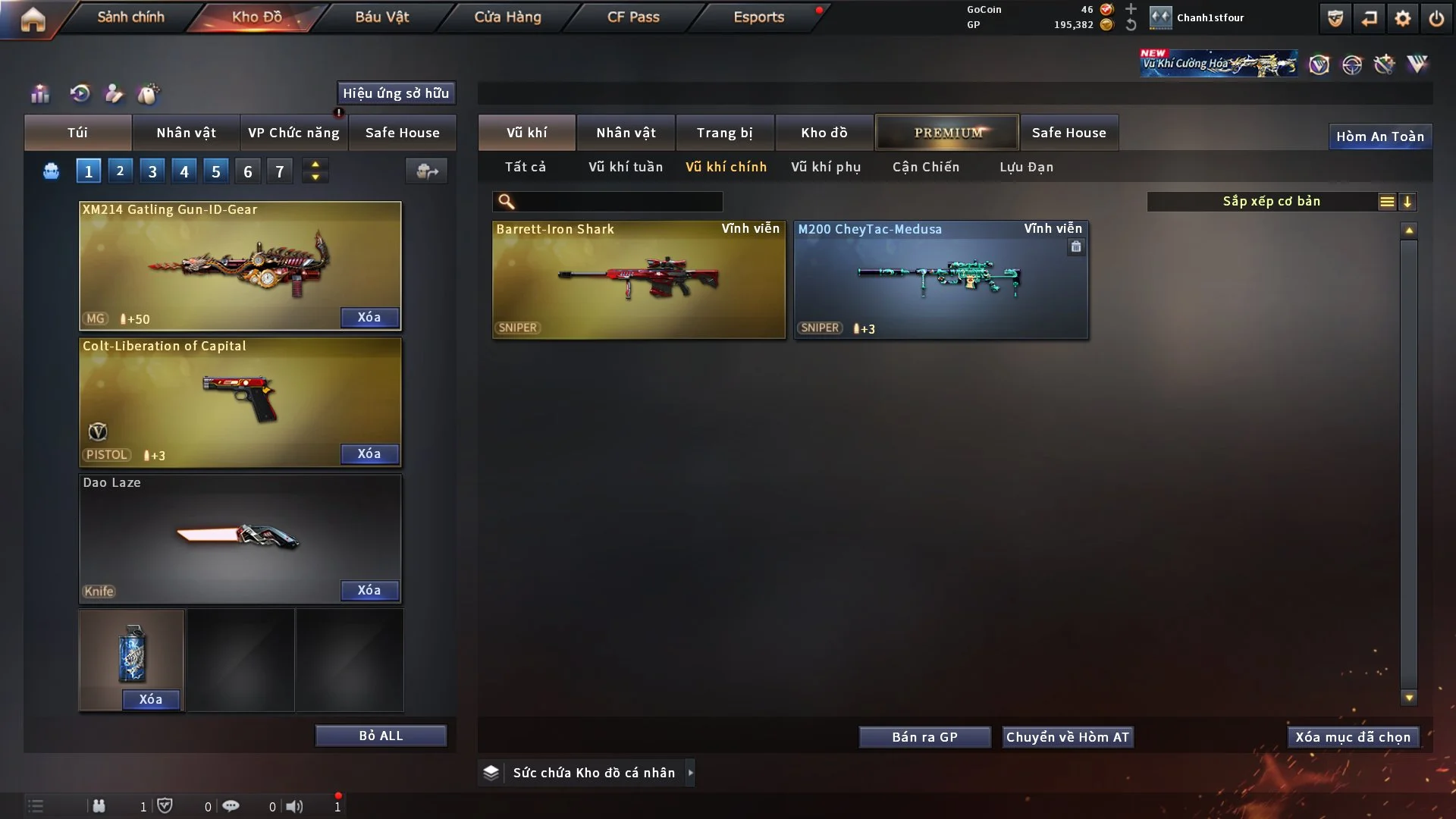The image size is (1456, 819).
Task: Switch to the Cửa Hàng shop tab
Action: pyautogui.click(x=507, y=17)
